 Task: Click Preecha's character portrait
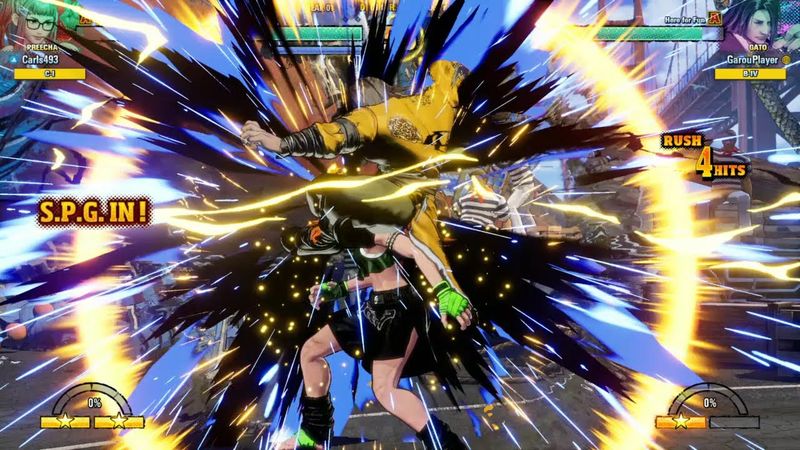tap(28, 20)
